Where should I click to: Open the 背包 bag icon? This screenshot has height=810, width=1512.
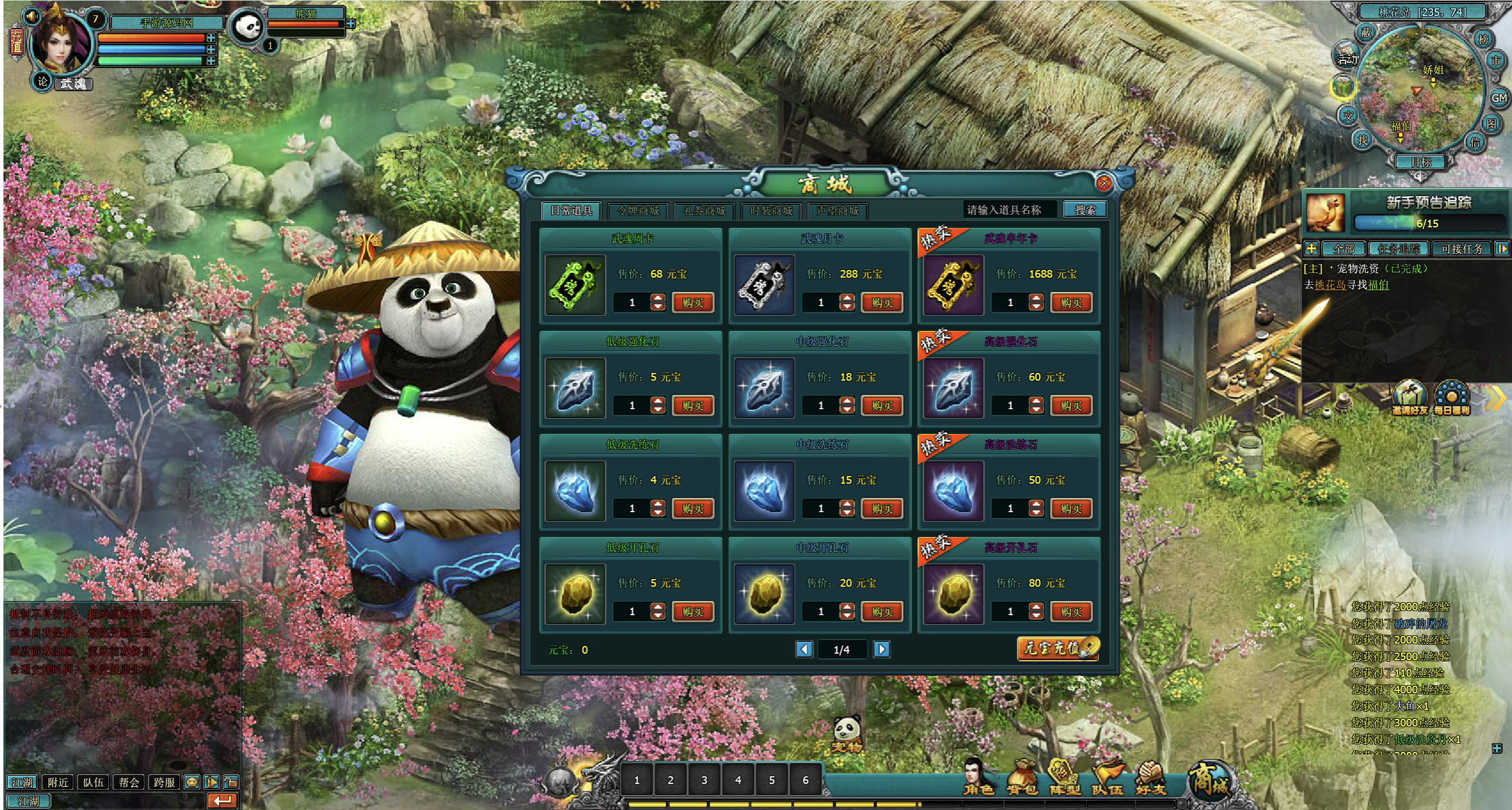point(1022,779)
